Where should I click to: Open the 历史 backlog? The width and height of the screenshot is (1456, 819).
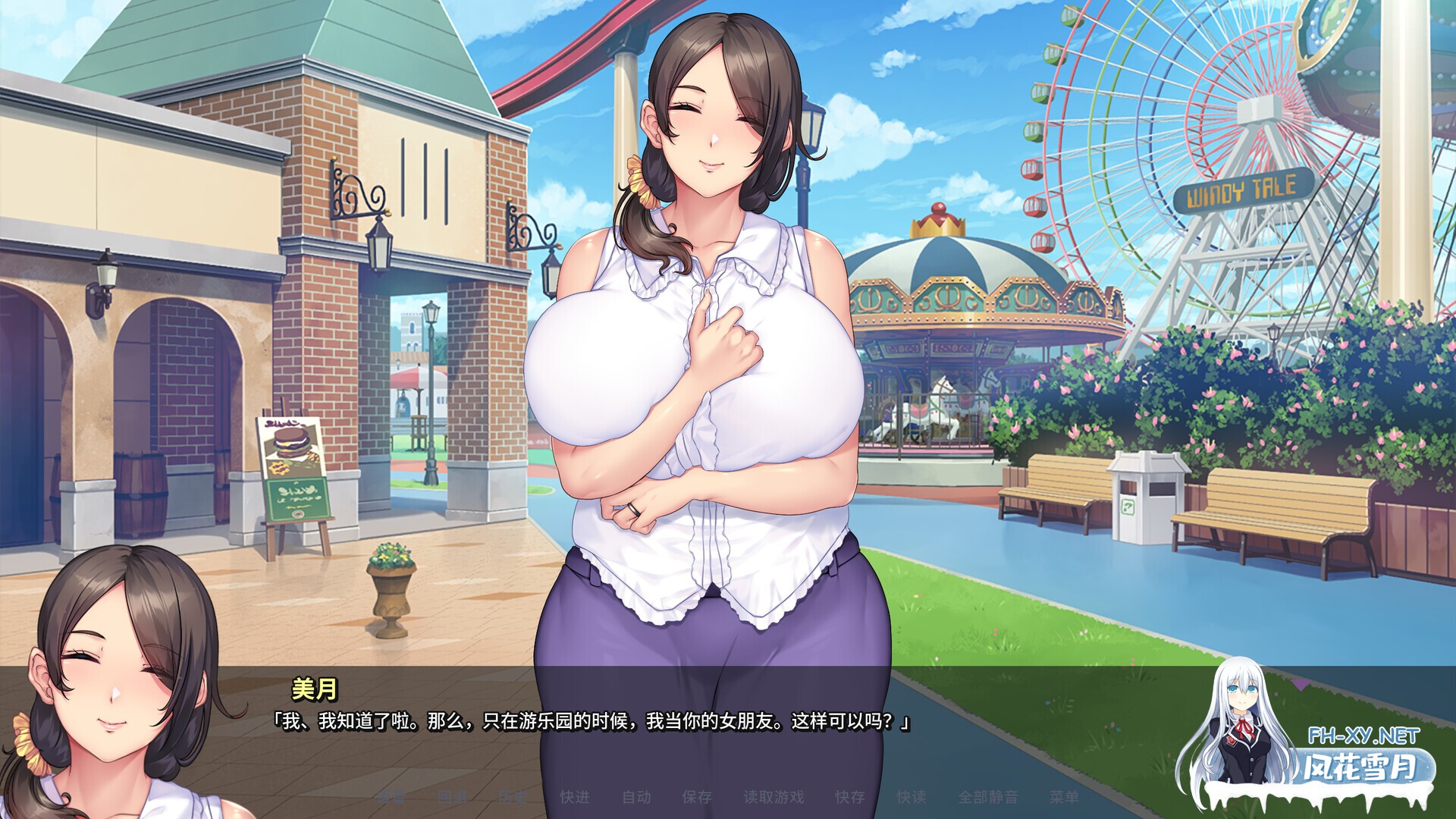pyautogui.click(x=513, y=795)
